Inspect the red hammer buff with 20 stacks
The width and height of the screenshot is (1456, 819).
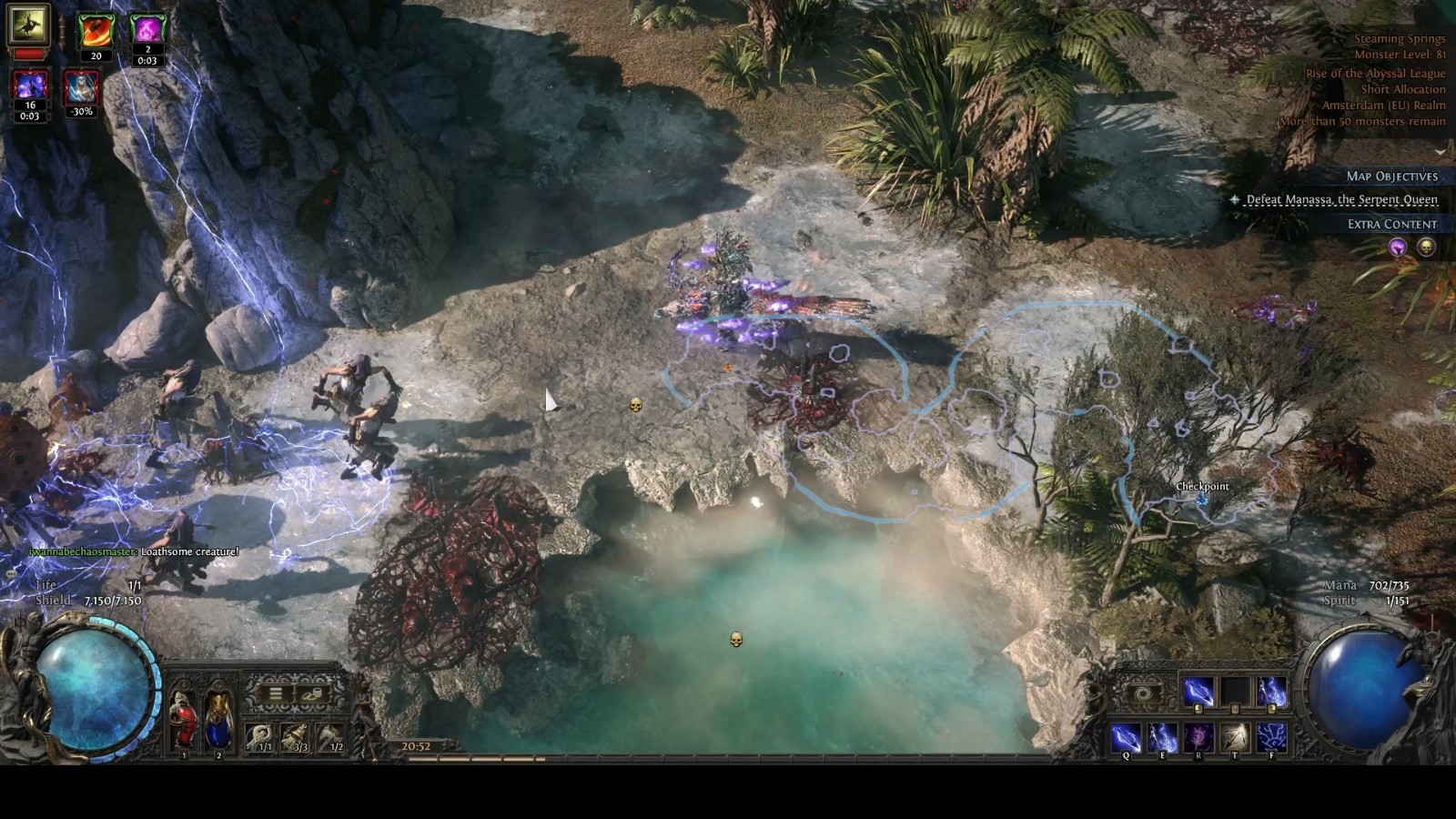click(x=96, y=31)
